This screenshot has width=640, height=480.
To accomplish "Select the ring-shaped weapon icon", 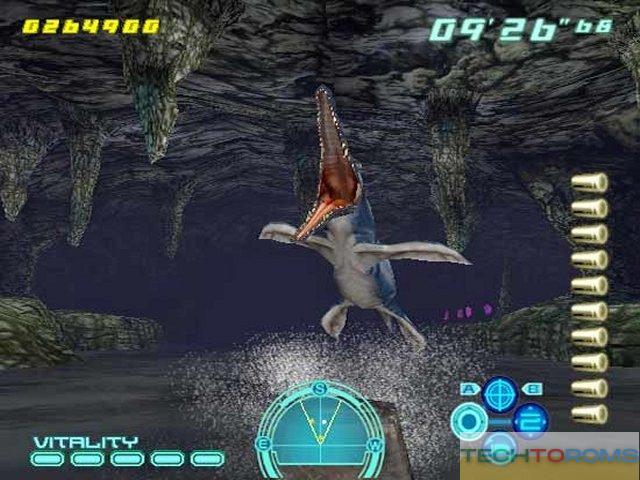I will [x=468, y=421].
